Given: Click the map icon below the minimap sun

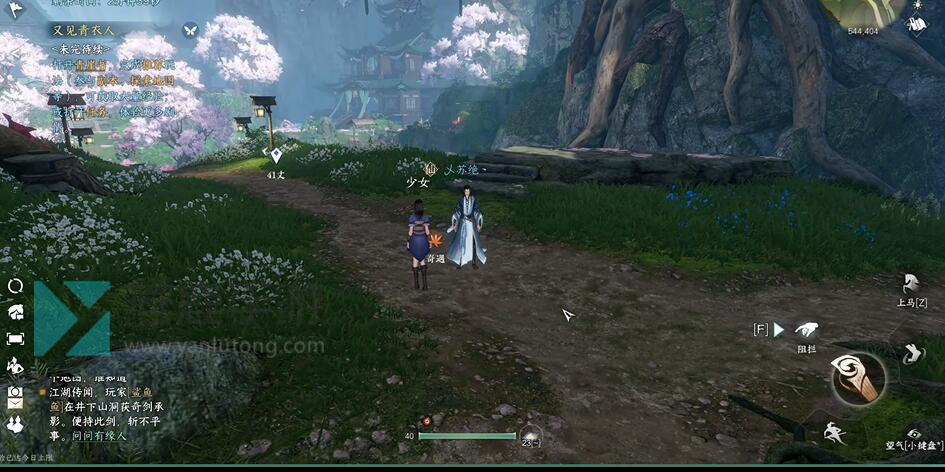Looking at the screenshot, I should 917,25.
